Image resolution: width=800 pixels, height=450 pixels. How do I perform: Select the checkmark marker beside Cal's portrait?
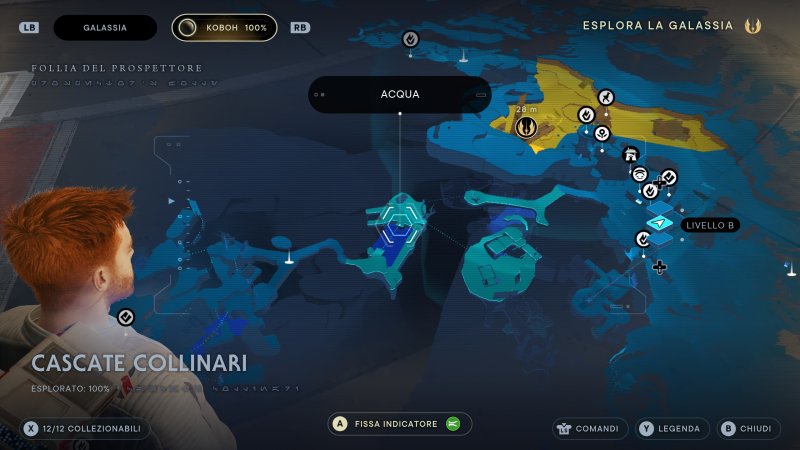(125, 317)
